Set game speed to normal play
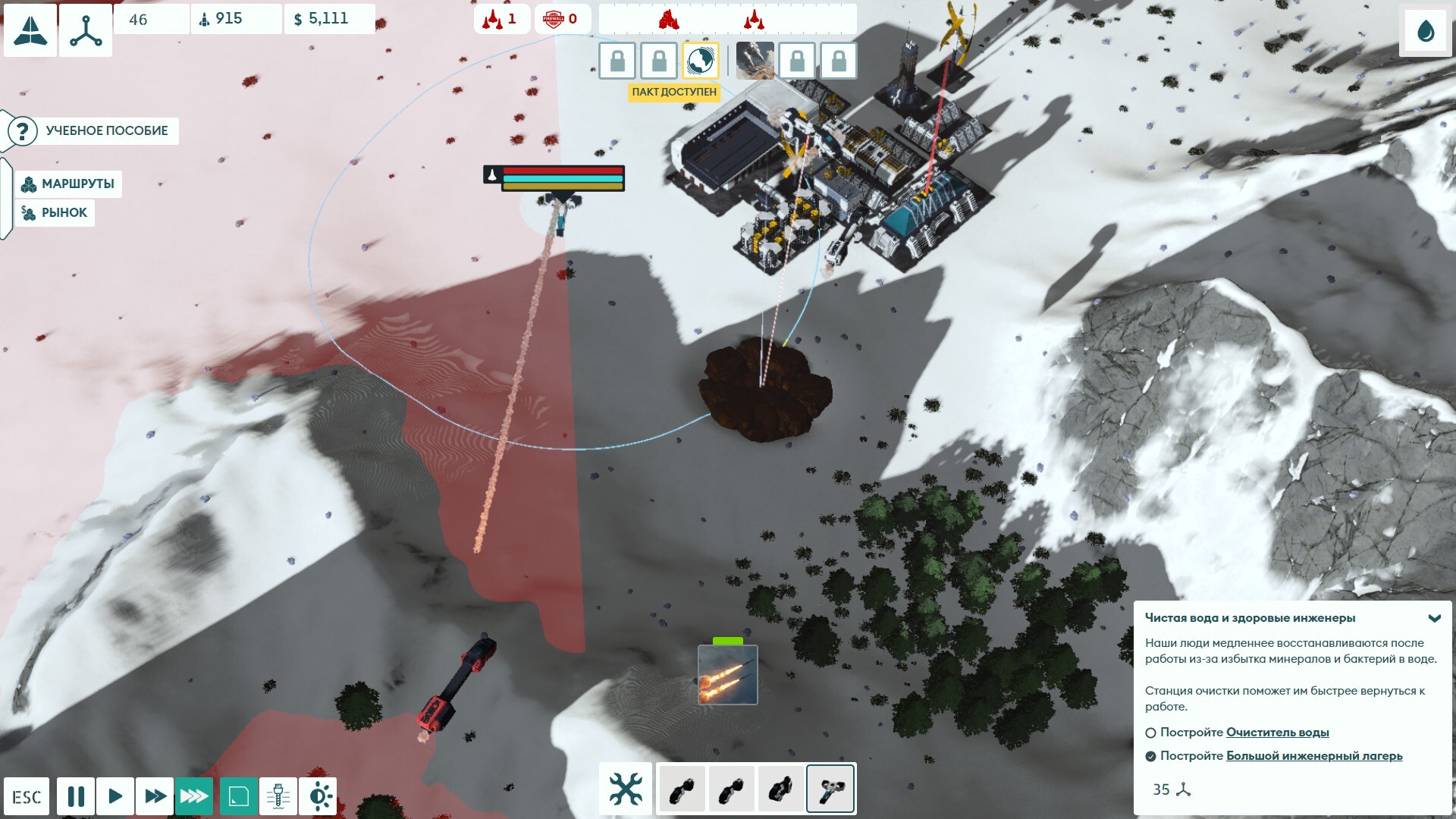Image resolution: width=1456 pixels, height=819 pixels. pyautogui.click(x=115, y=796)
